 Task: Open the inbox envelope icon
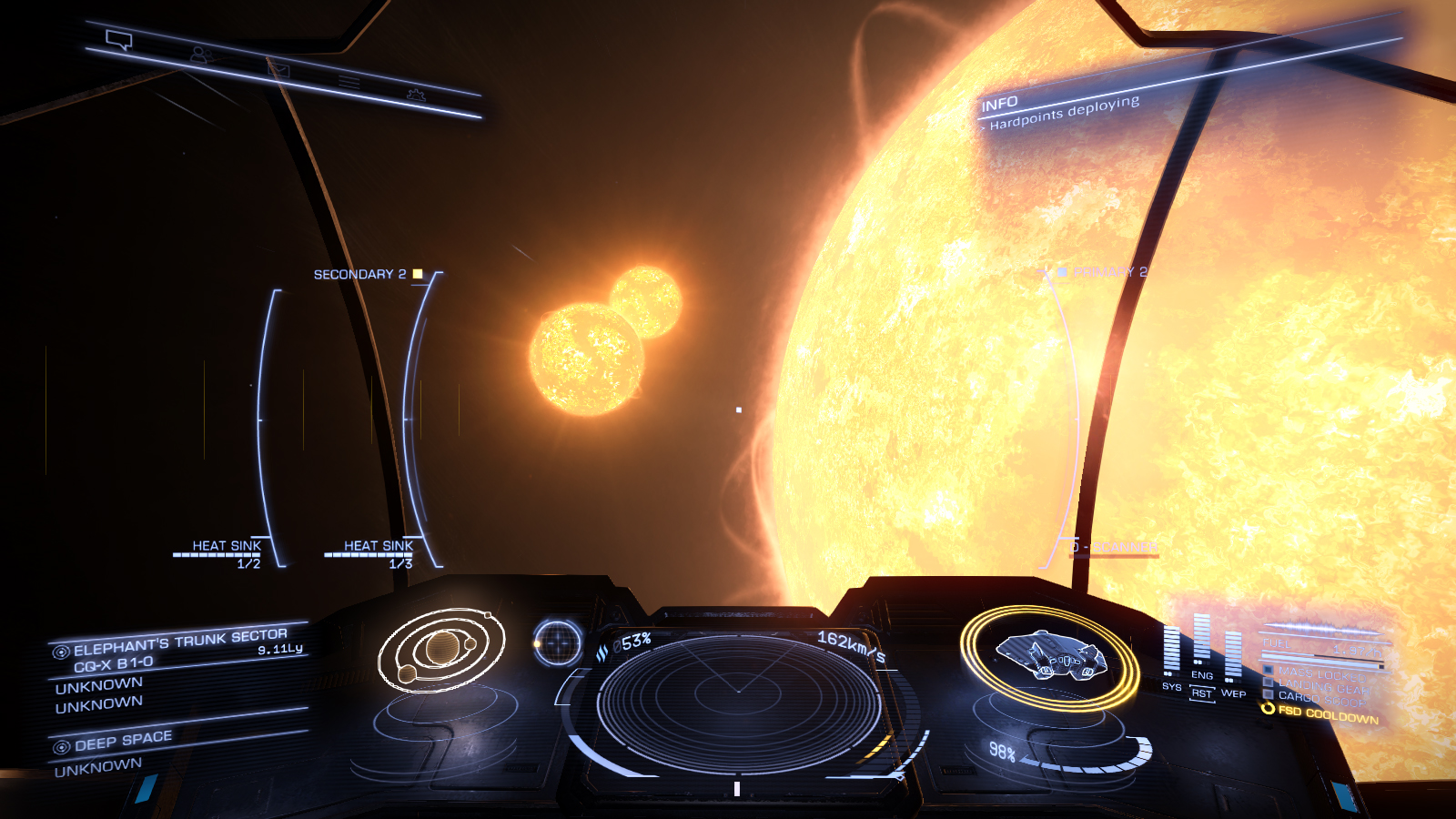pos(278,69)
